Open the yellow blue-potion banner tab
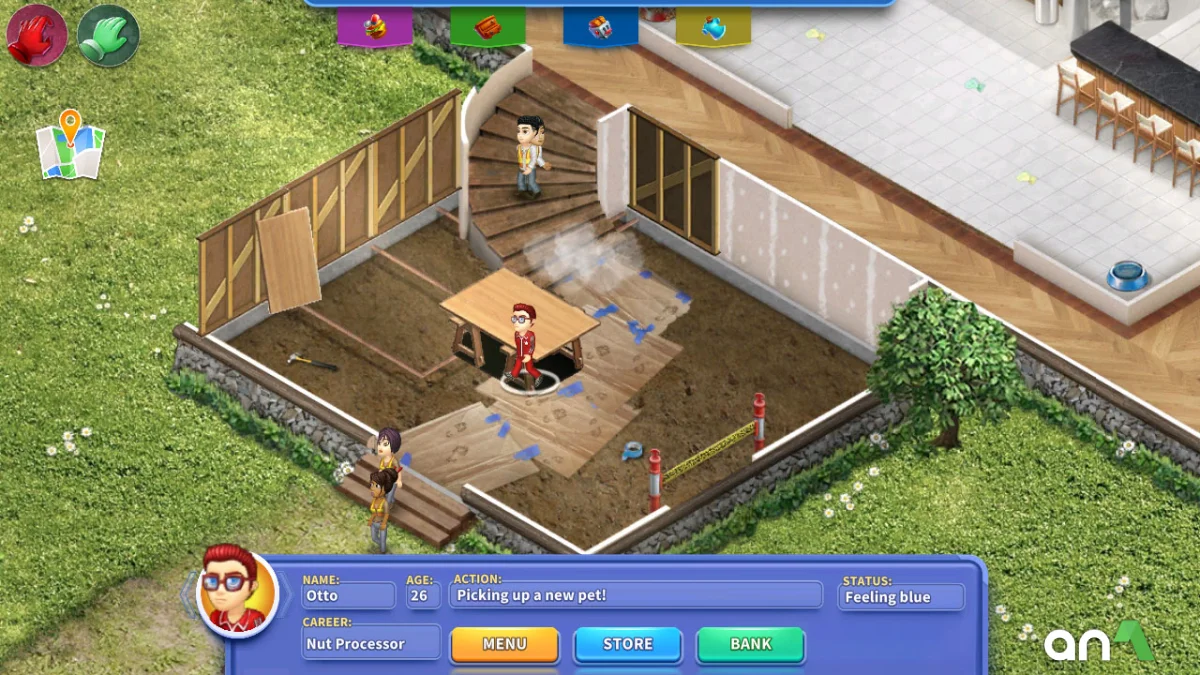1200x675 pixels. point(713,27)
